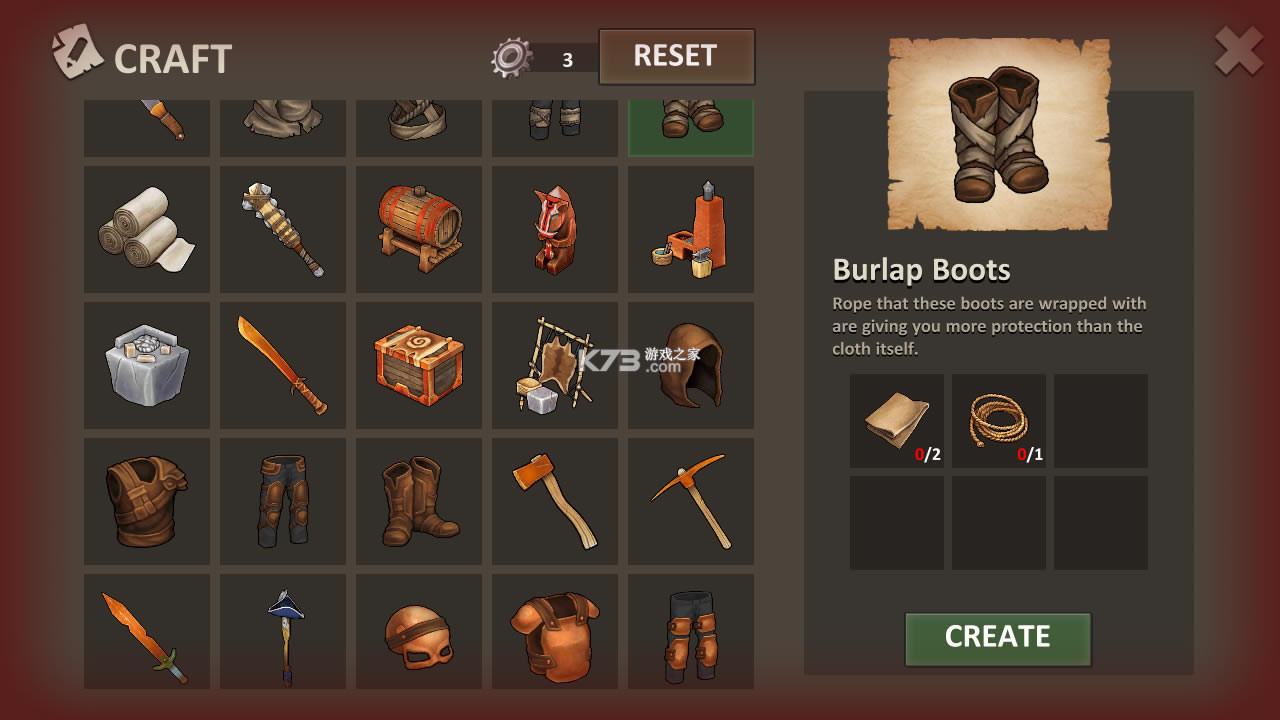Screen dimensions: 1280x720
Task: Click the cloth ingredient slot
Action: [x=897, y=421]
